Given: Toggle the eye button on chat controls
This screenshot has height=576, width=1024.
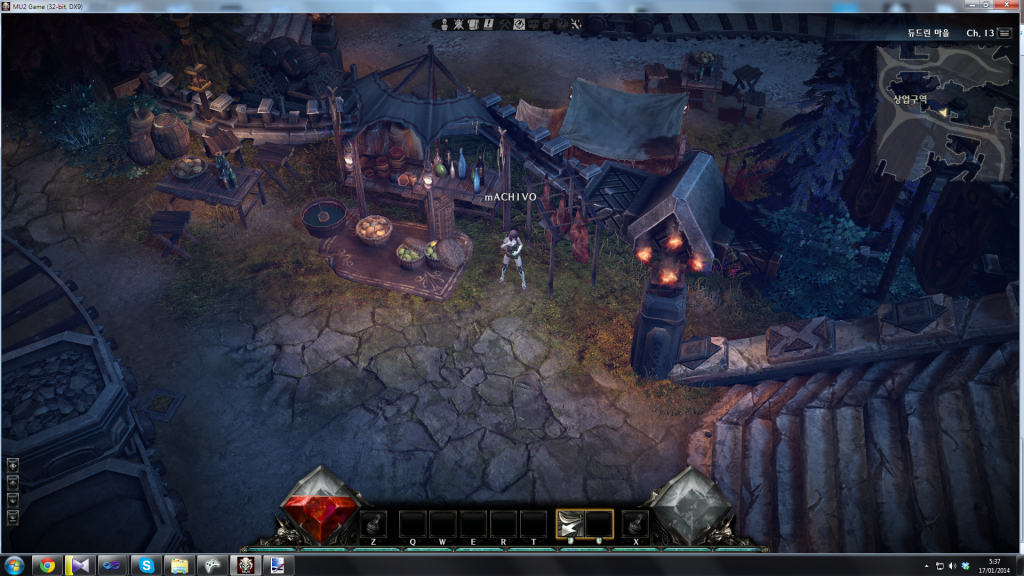Looking at the screenshot, I should point(13,465).
